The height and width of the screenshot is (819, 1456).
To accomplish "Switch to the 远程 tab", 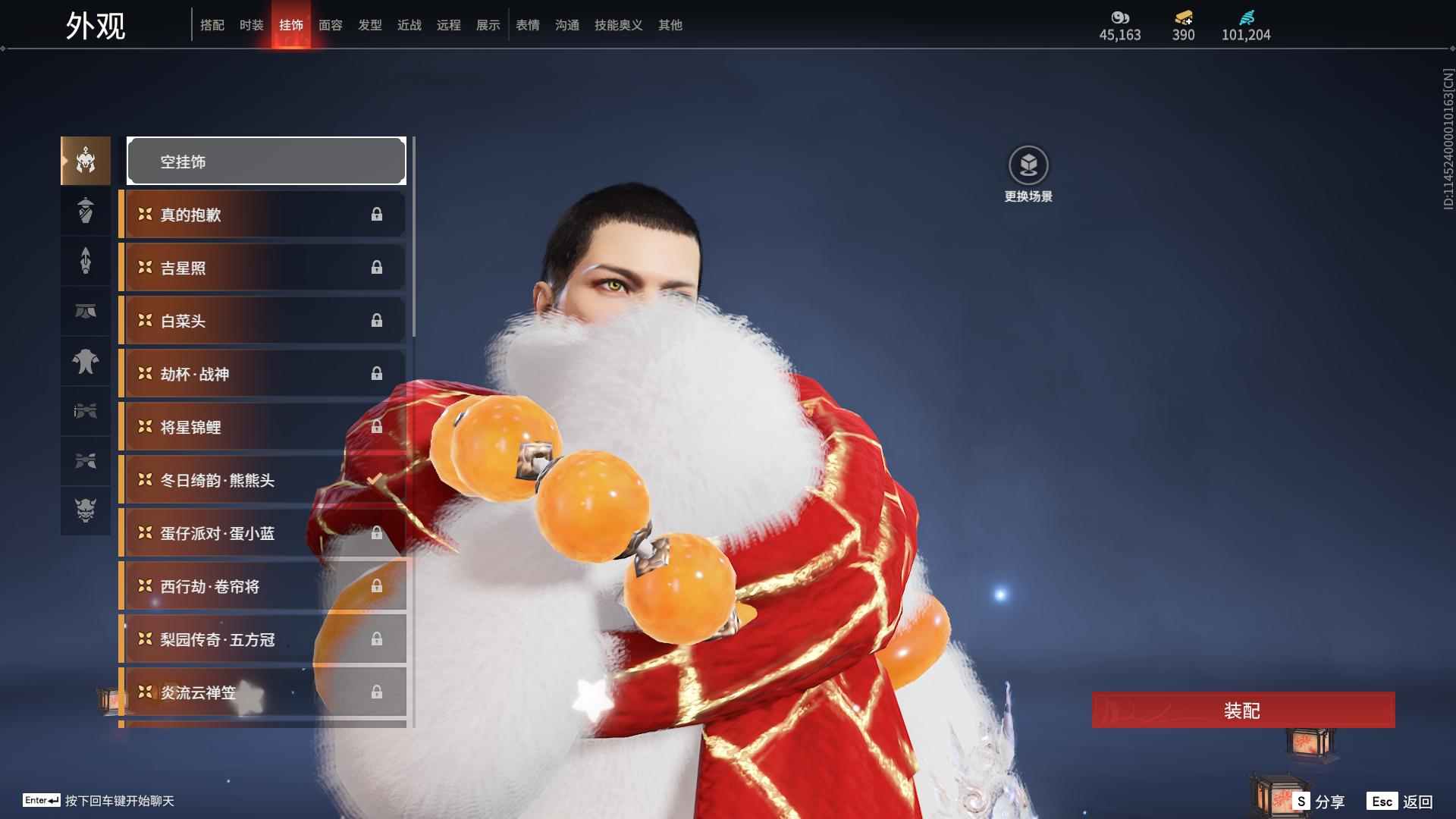I will click(448, 25).
